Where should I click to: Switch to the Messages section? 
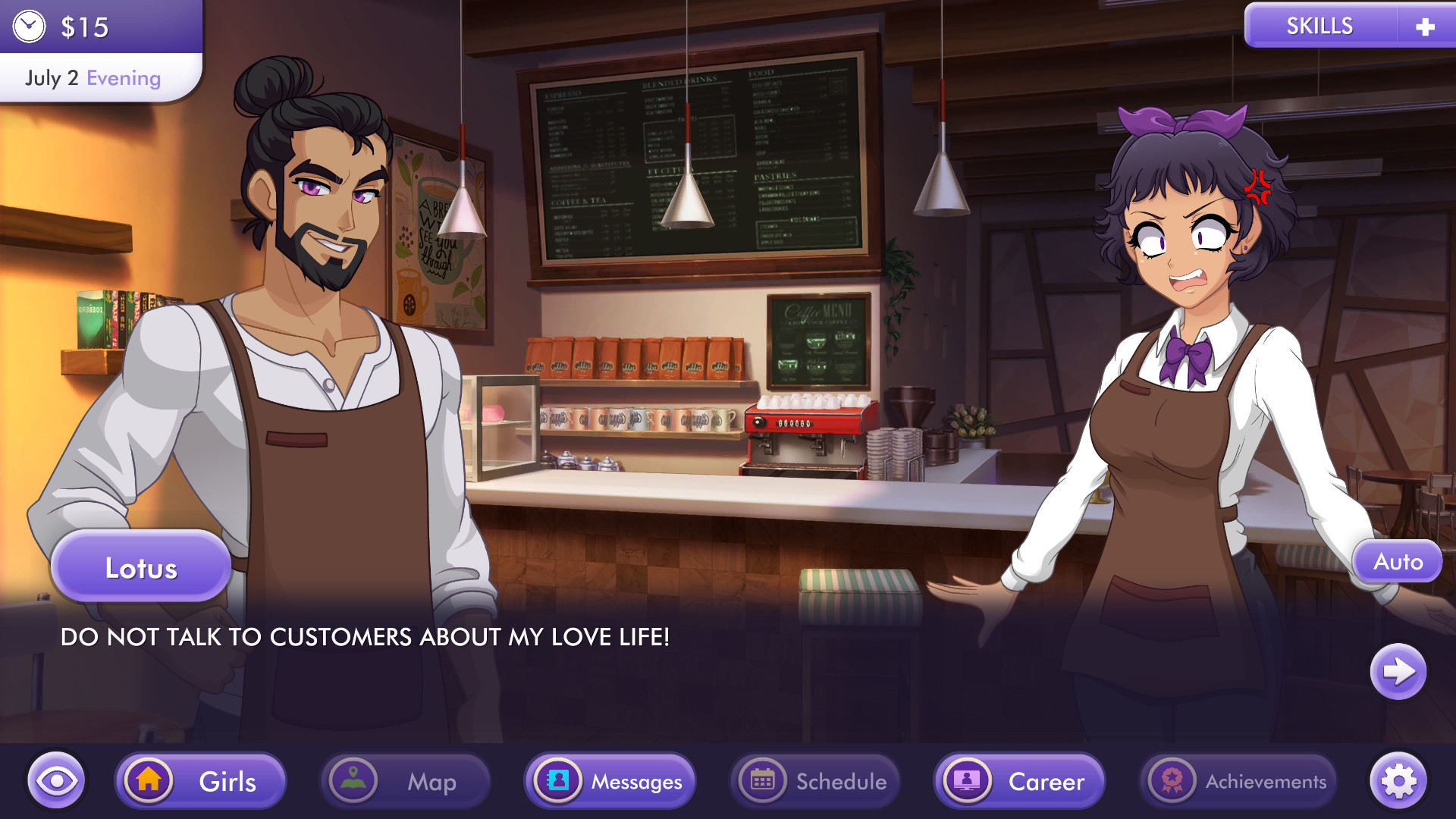pos(609,780)
